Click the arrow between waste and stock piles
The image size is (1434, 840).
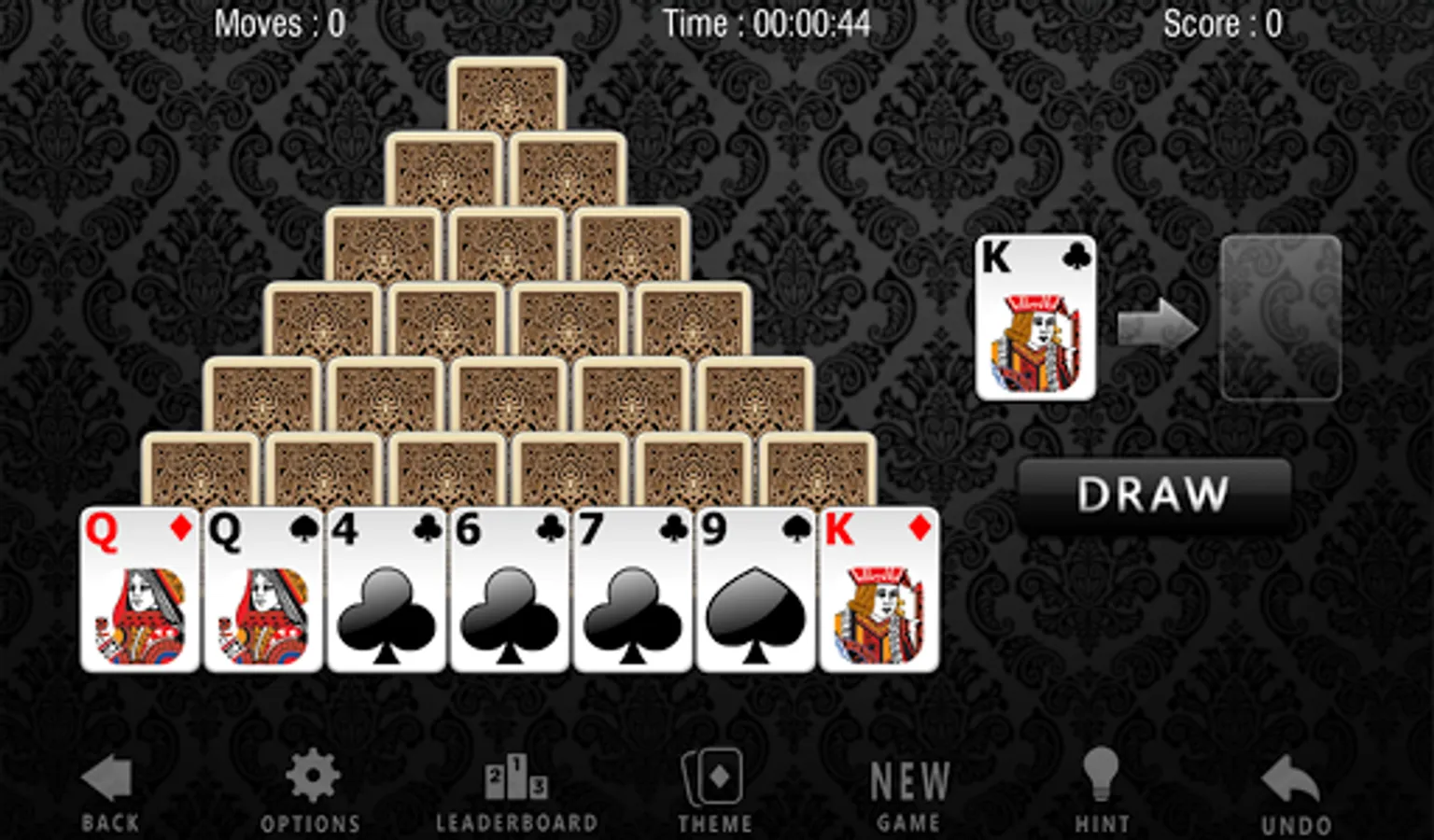pos(1158,322)
